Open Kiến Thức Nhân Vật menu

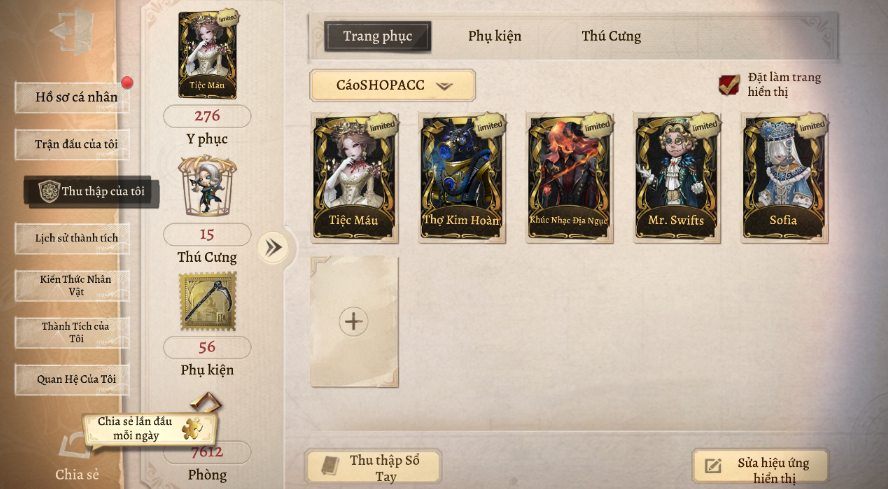click(73, 285)
